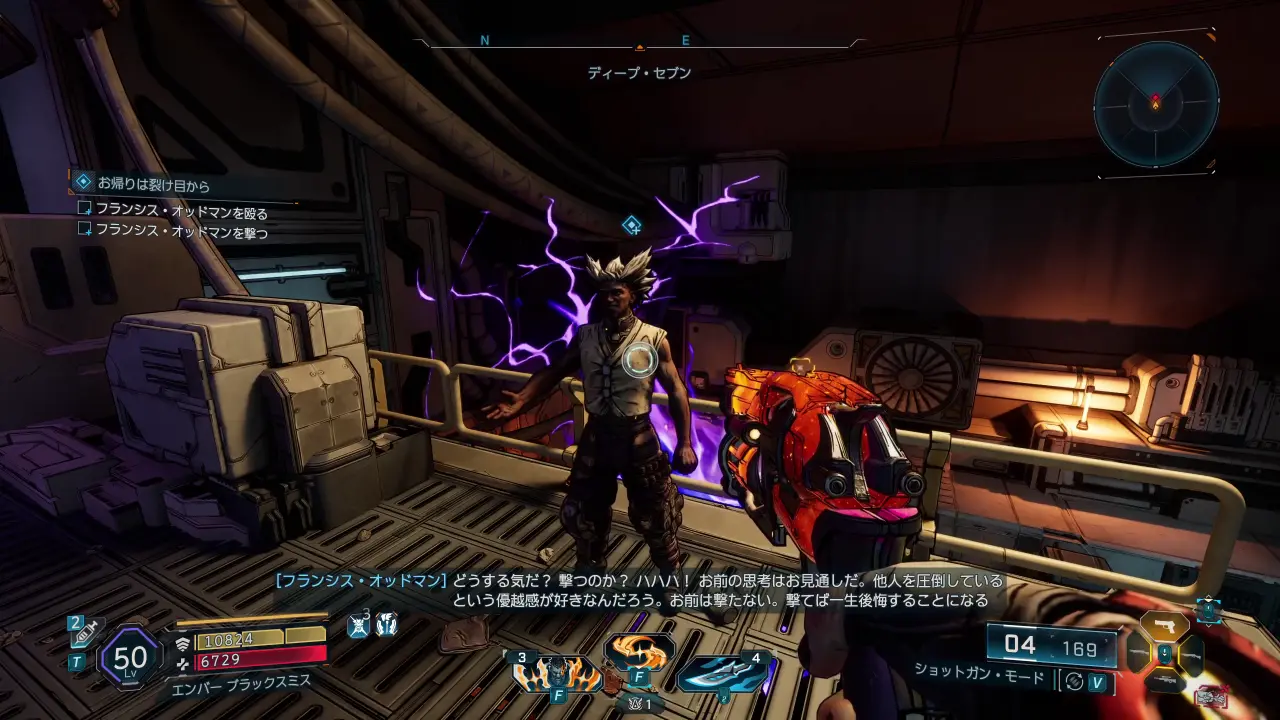Viewport: 1280px width, 720px height.
Task: Click the 「フランシス・オッドマンを殴る」 objective
Action: (x=181, y=210)
